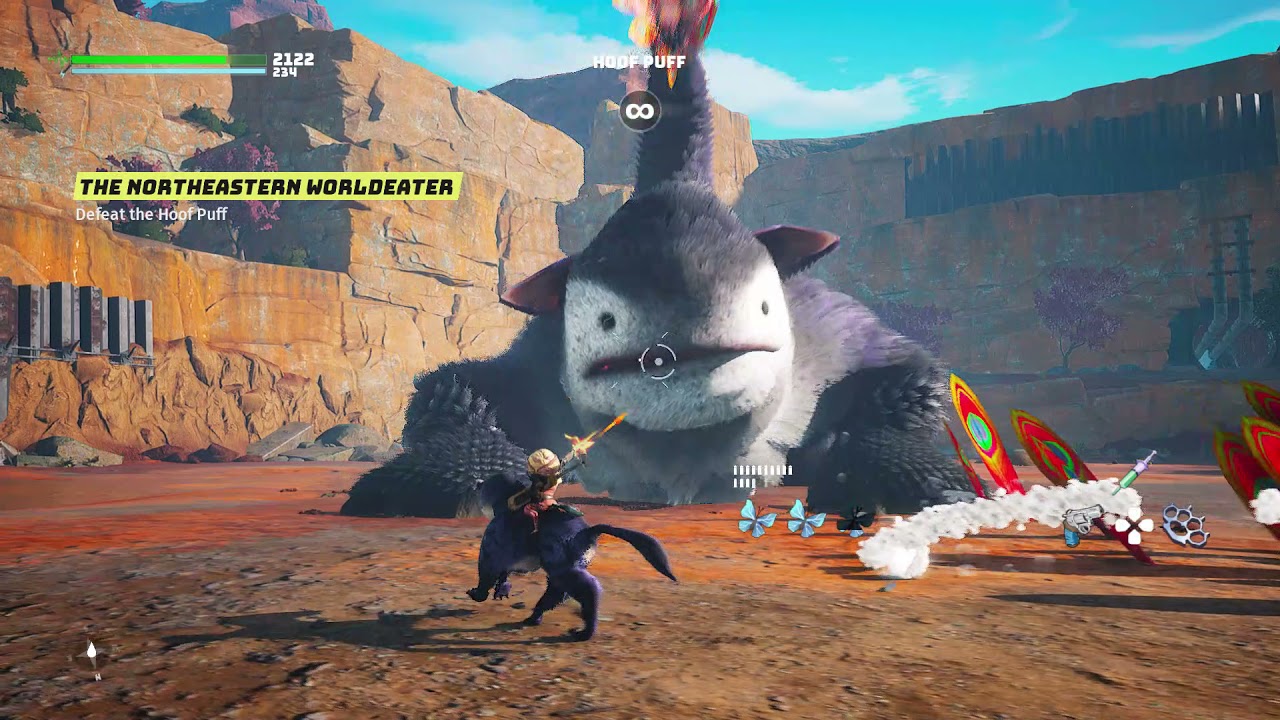Viewport: 1280px width, 720px height.
Task: Click the white clover pickup icon
Action: pyautogui.click(x=1134, y=526)
